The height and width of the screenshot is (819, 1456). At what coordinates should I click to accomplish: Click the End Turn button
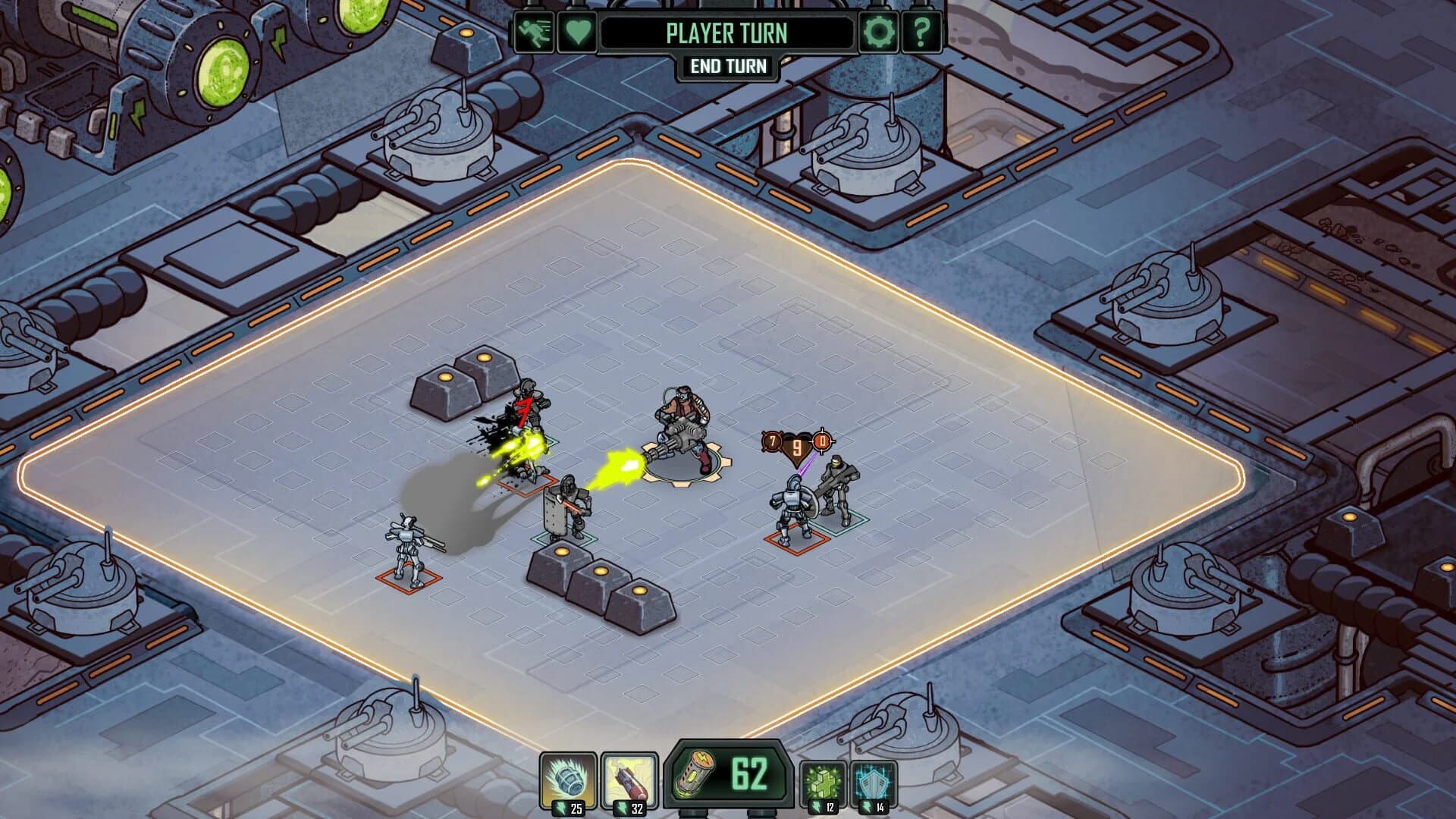point(728,67)
